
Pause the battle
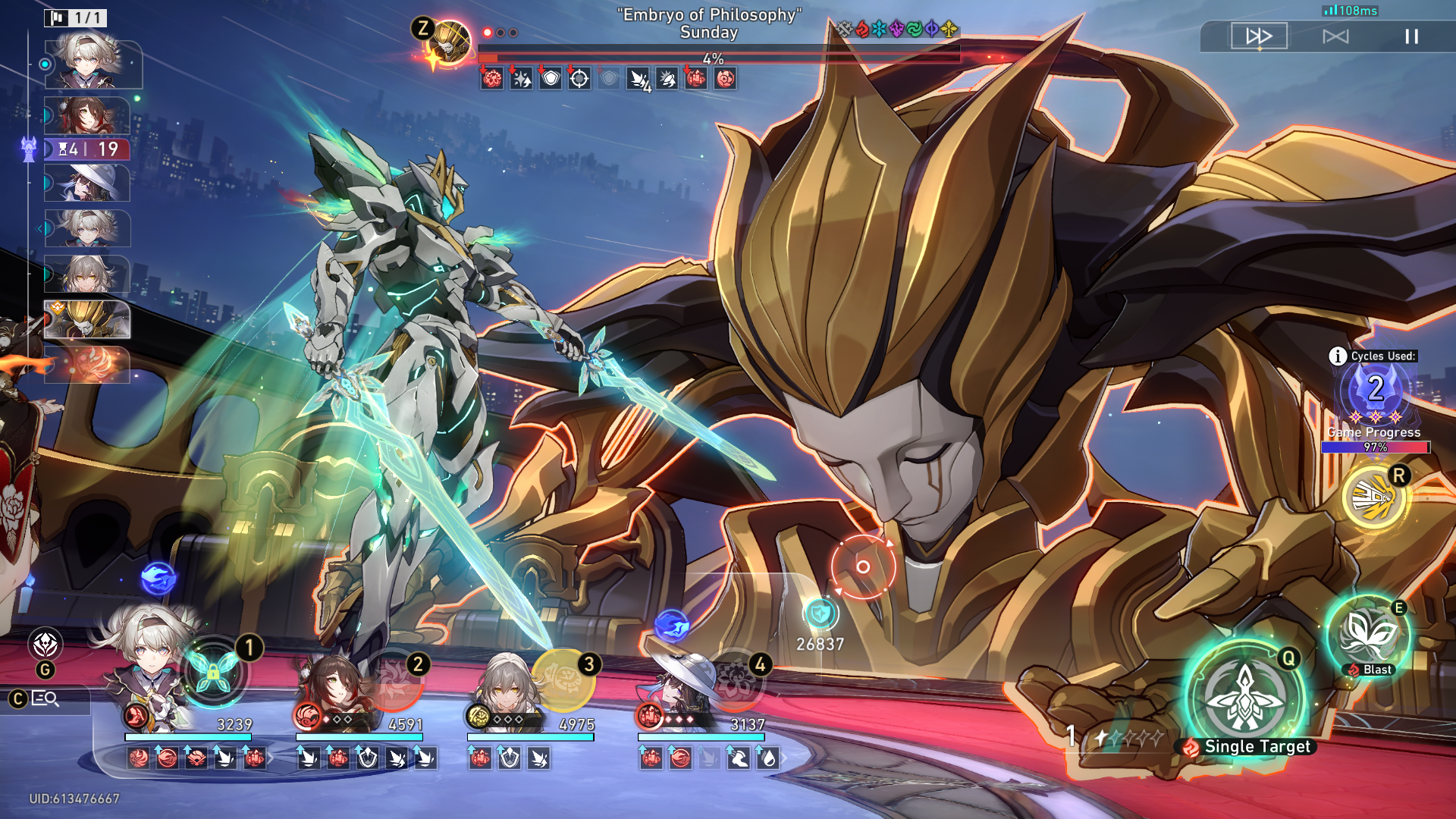1411,36
